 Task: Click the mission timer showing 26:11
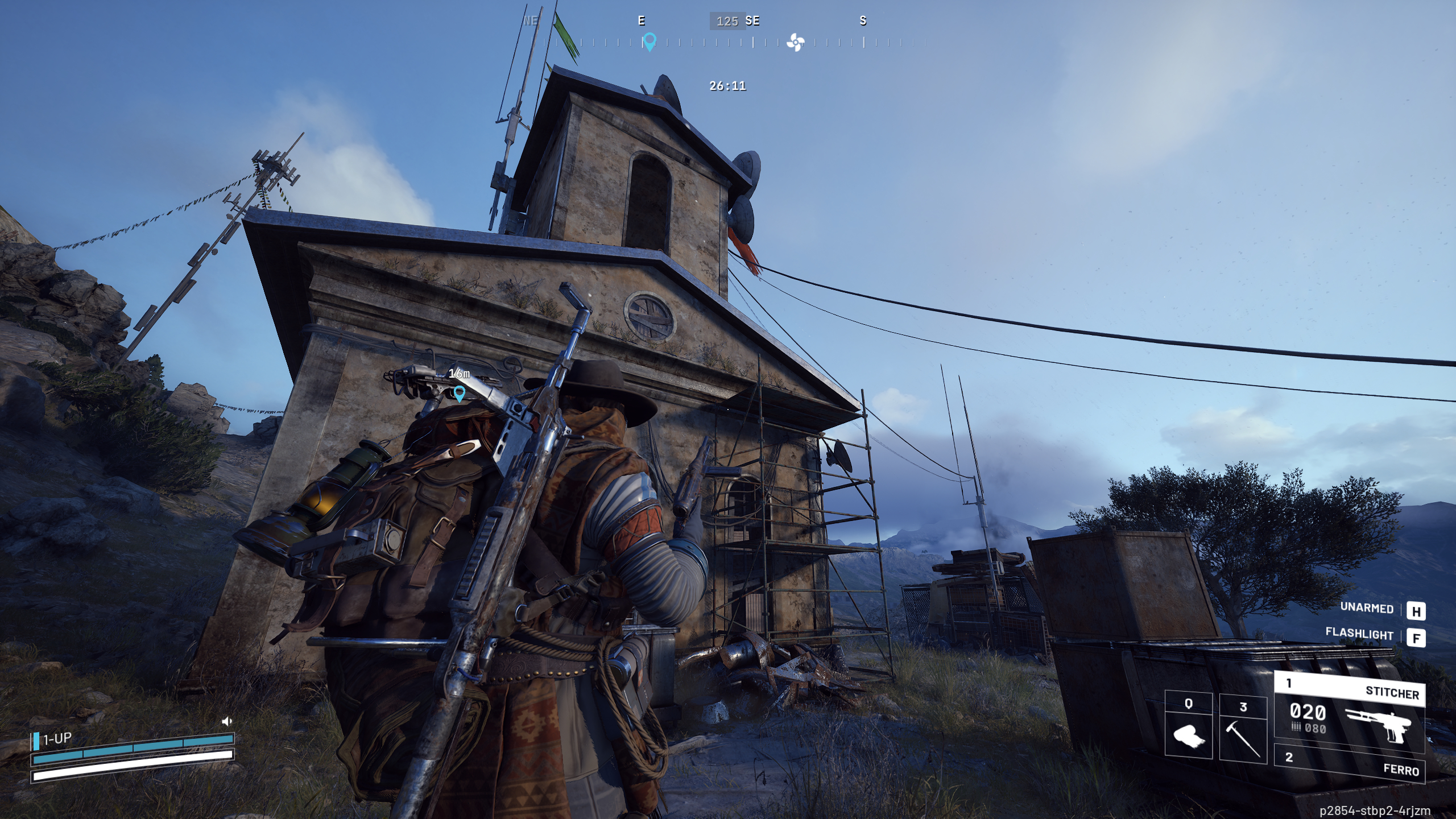click(728, 86)
